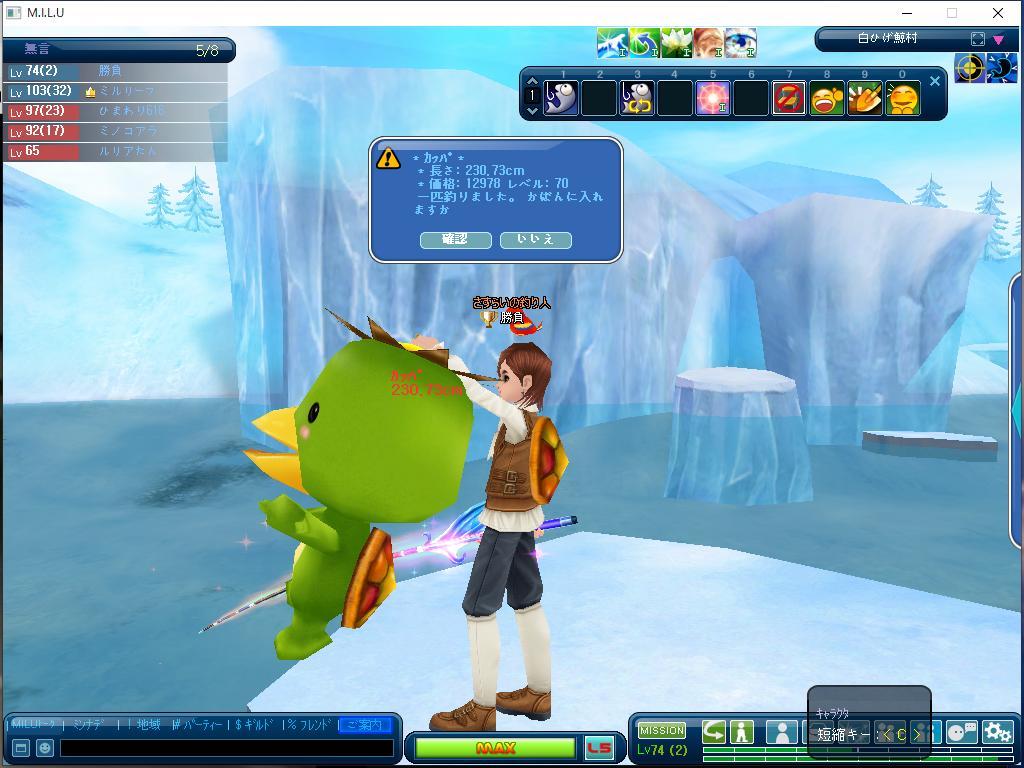Select the ご案内 chat tab
Image resolution: width=1024 pixels, height=768 pixels.
coord(364,725)
